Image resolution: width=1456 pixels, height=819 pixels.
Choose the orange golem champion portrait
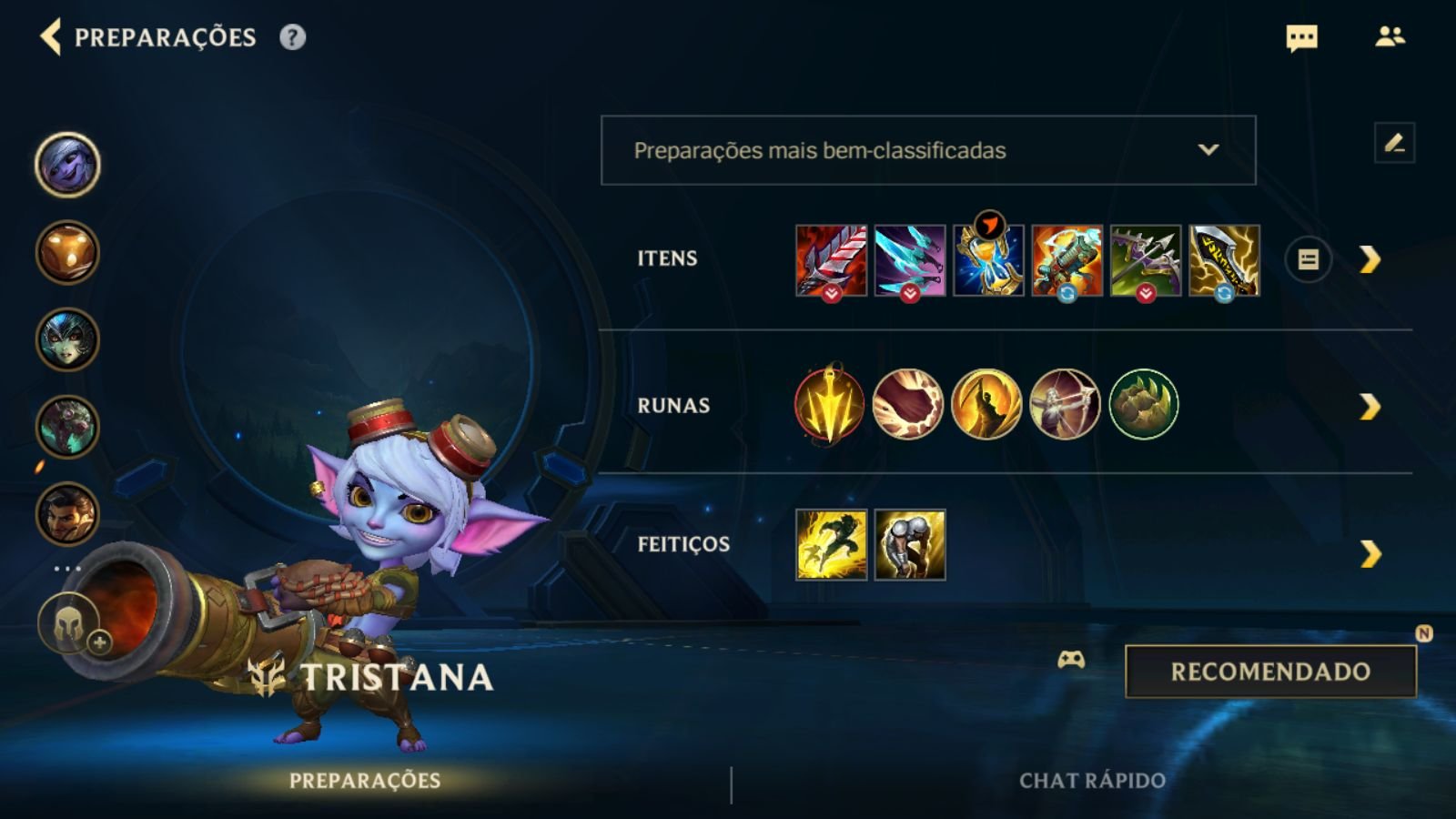coord(67,252)
